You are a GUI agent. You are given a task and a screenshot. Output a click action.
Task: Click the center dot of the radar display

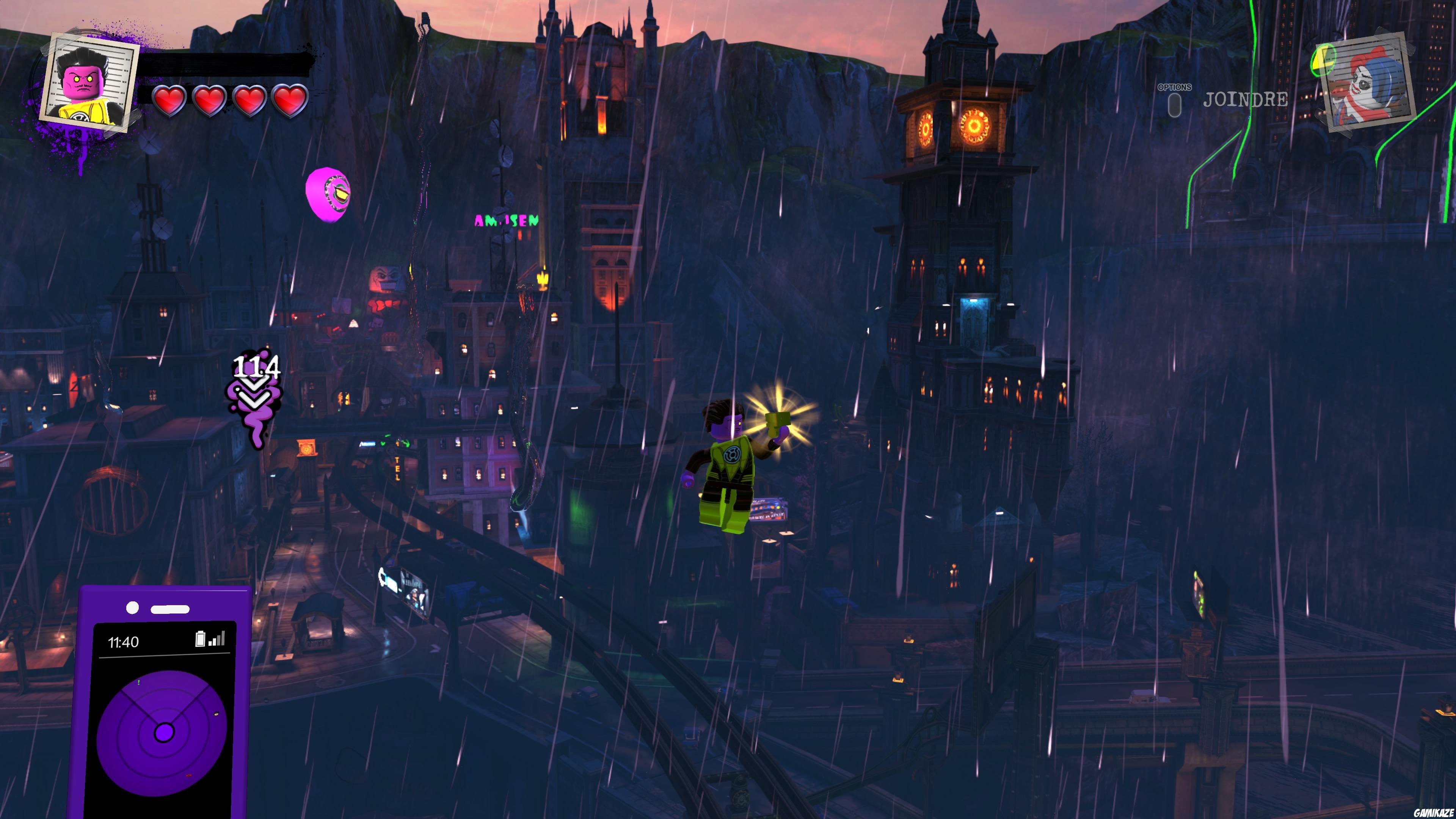165,733
